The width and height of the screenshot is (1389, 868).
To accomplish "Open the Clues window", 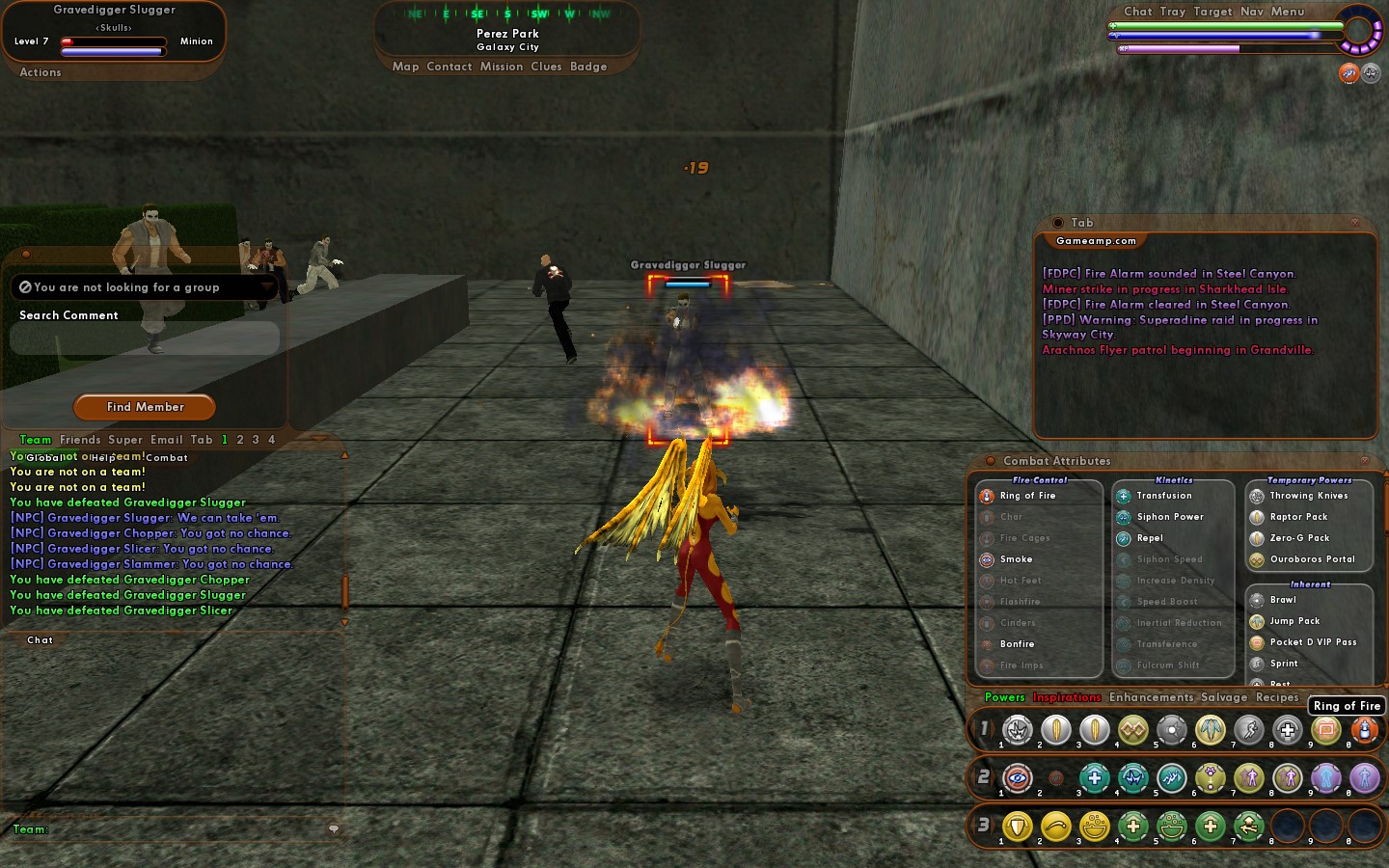I will tap(546, 67).
